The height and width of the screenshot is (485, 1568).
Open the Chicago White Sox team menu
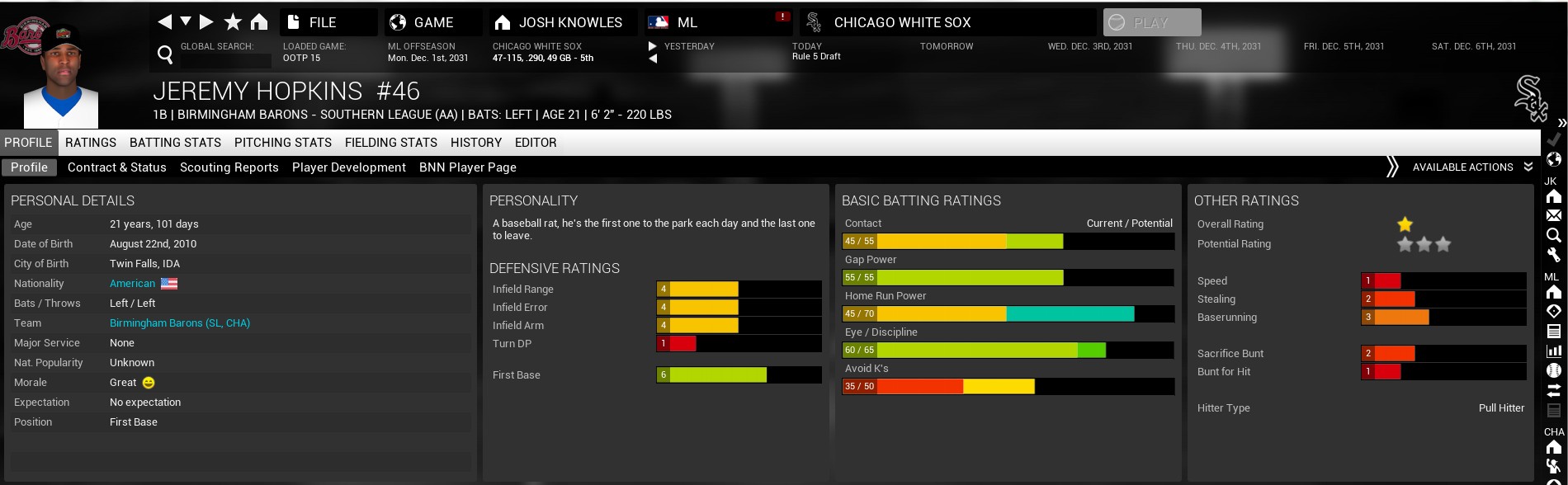click(901, 22)
